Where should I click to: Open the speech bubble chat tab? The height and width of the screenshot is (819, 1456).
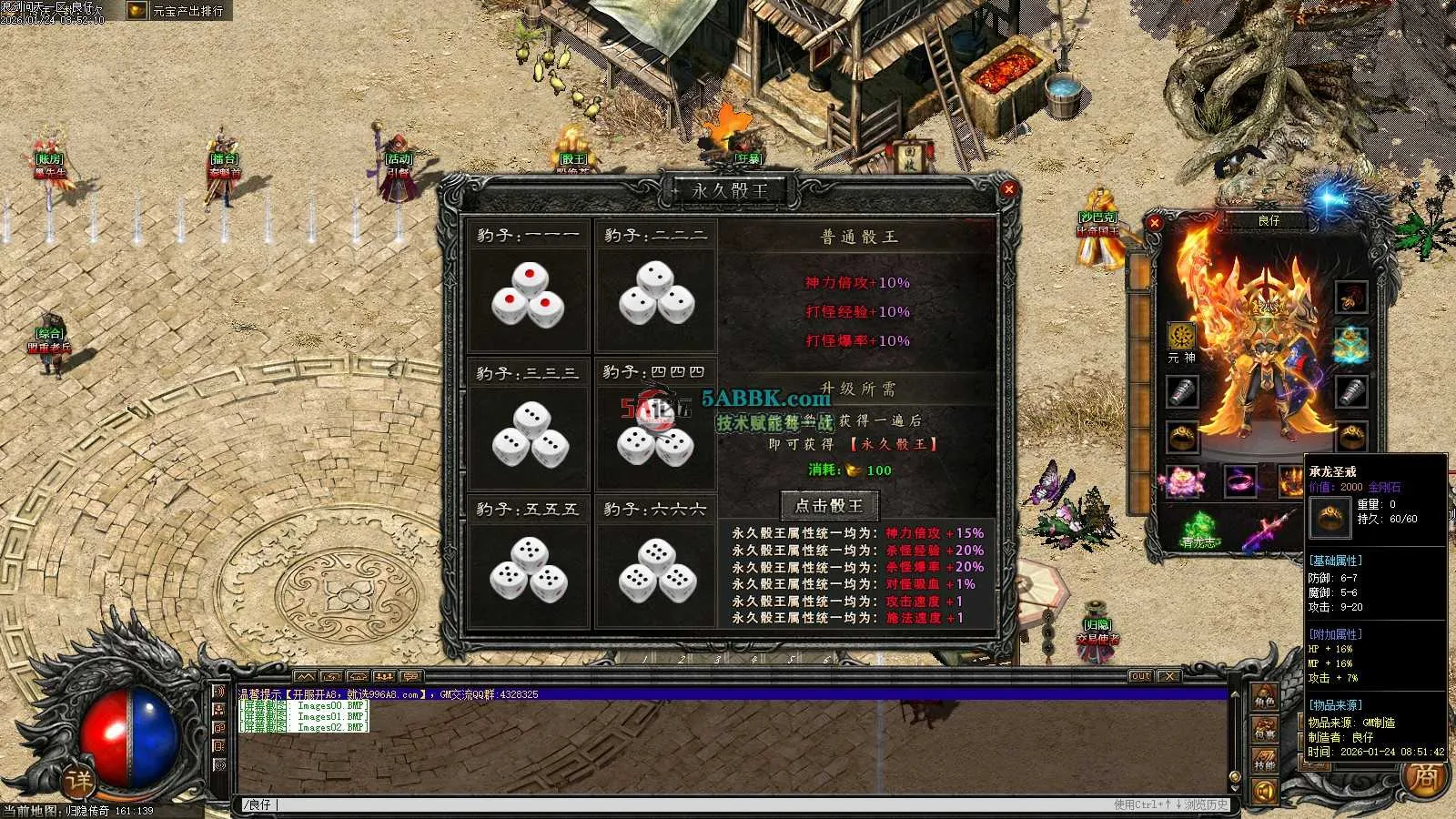(411, 676)
